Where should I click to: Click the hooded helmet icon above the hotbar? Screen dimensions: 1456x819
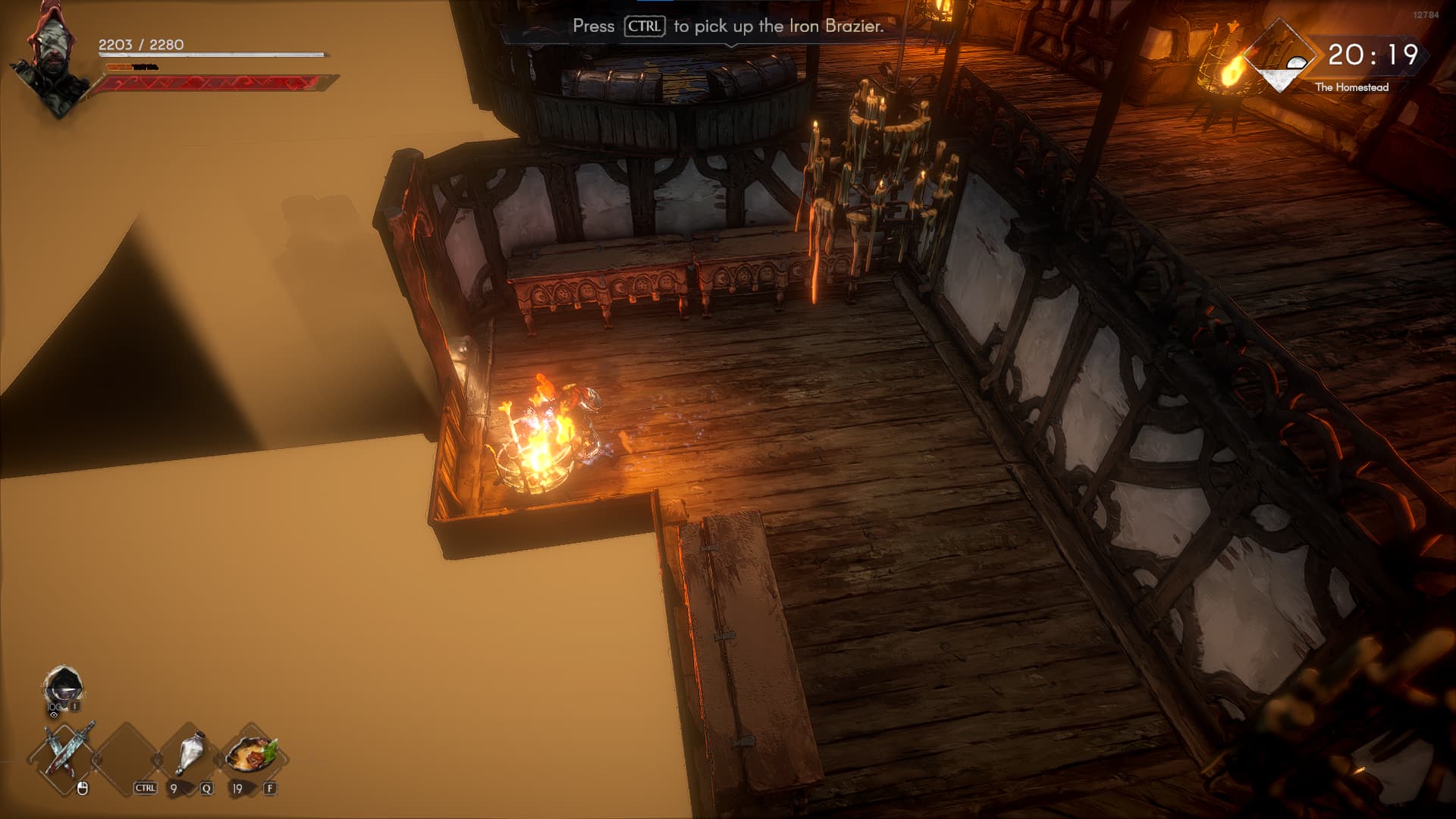coord(62,688)
